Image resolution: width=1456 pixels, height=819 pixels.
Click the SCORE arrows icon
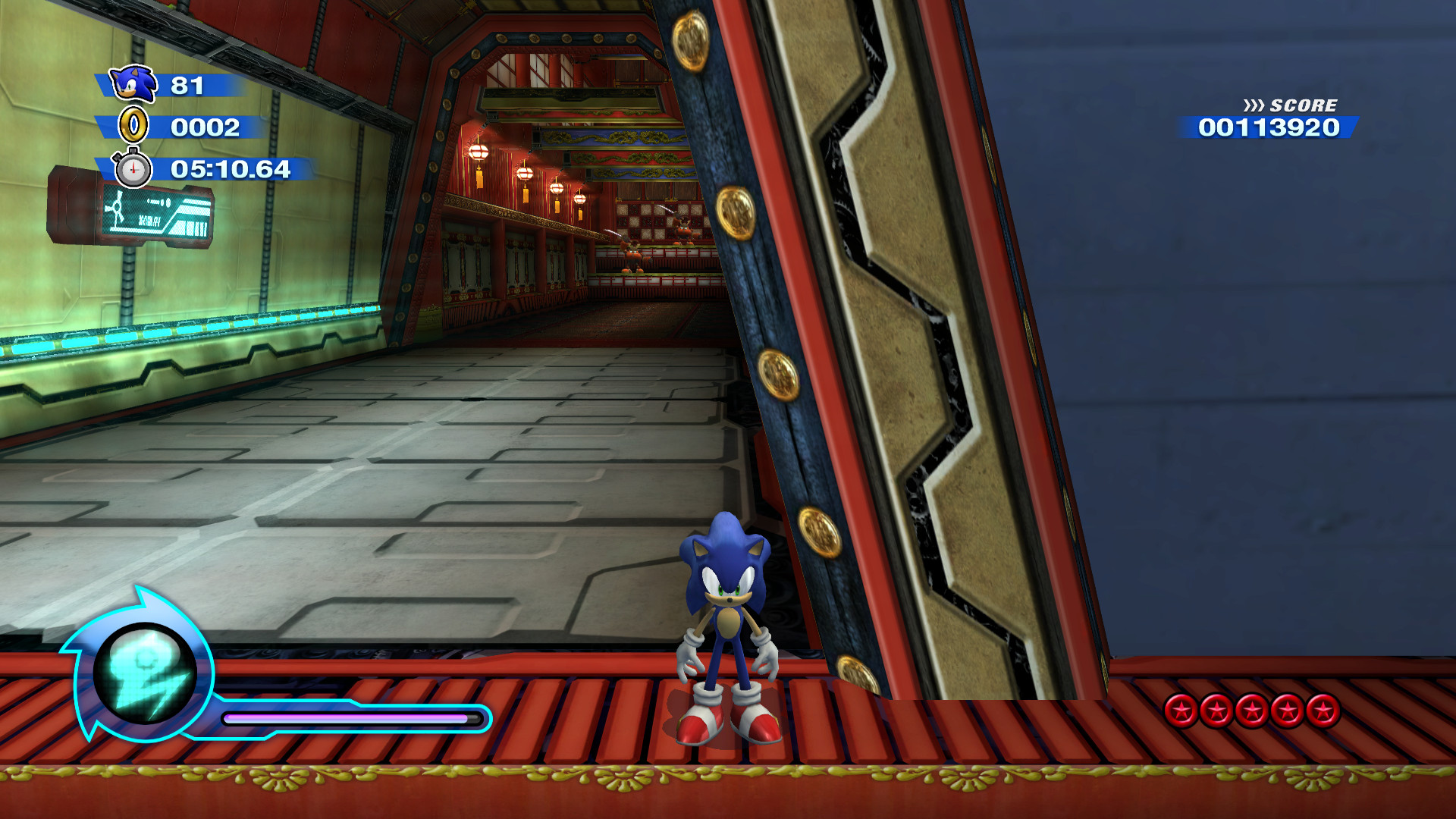pos(1255,106)
